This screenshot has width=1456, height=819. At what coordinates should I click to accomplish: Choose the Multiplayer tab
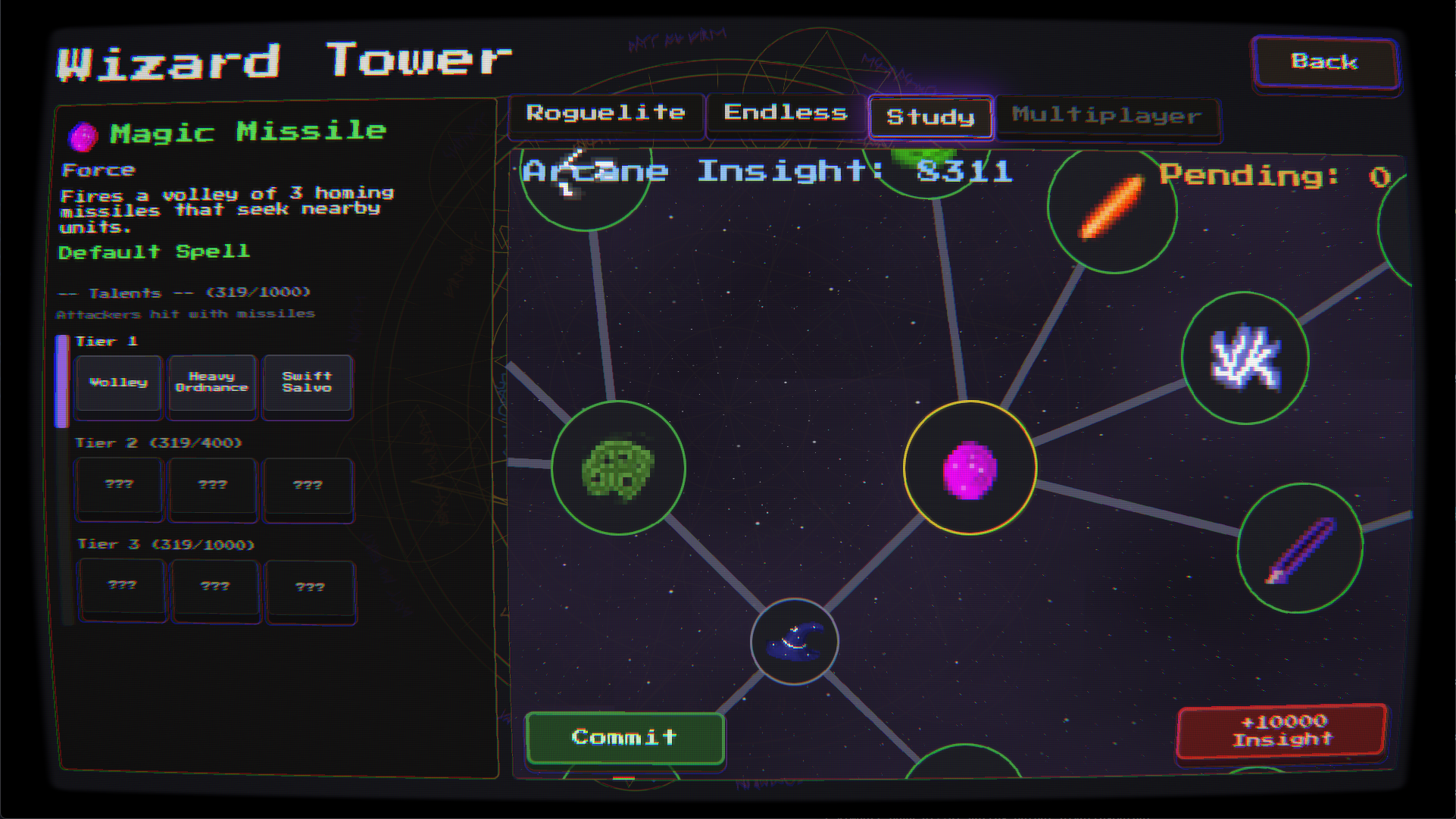[x=1106, y=116]
